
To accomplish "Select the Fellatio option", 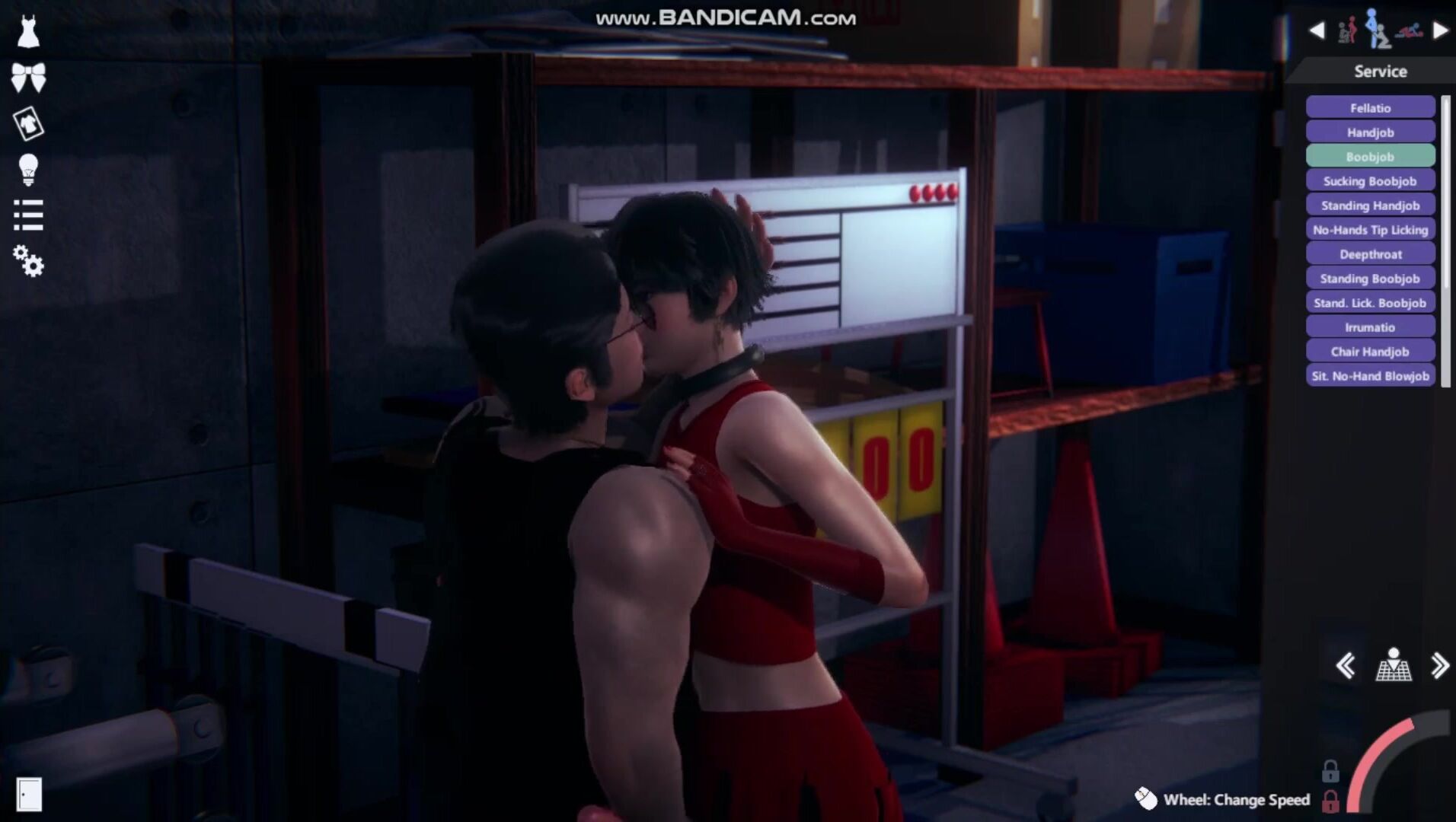I will click(x=1370, y=108).
